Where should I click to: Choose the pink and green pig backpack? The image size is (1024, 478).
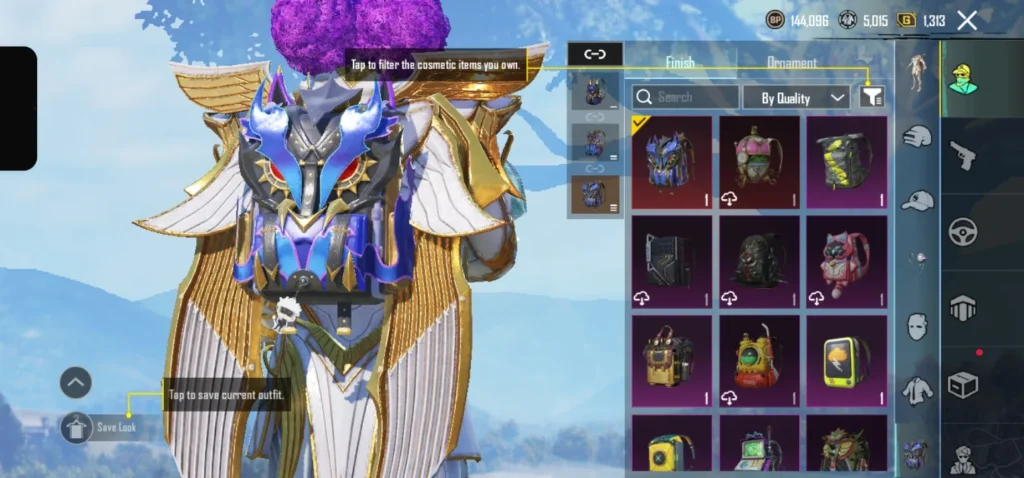[x=759, y=162]
